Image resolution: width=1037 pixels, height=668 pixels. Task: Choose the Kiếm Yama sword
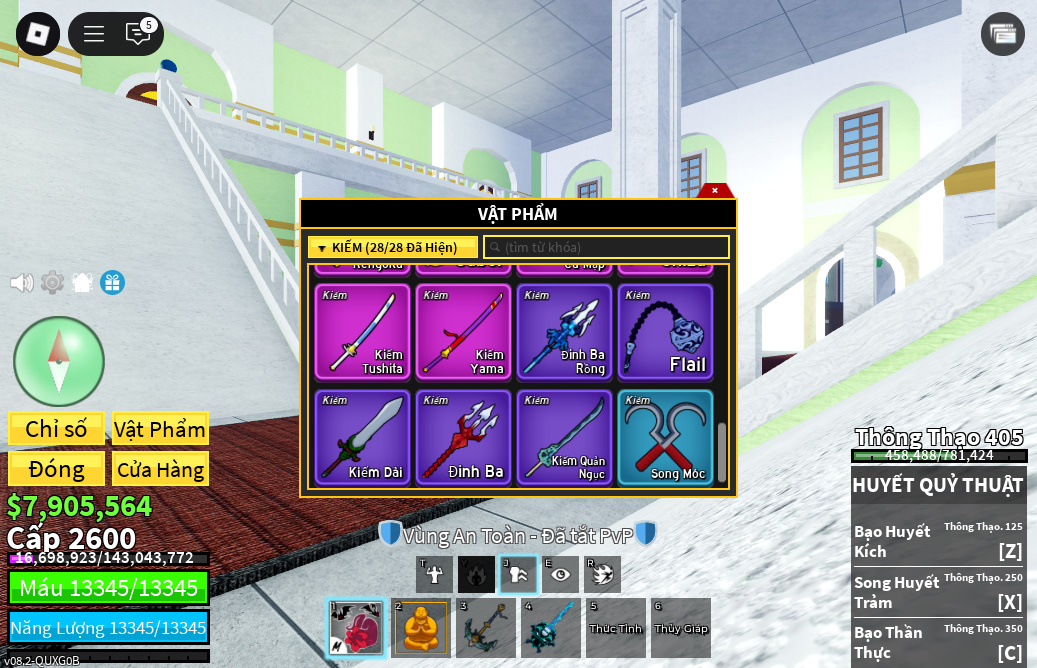tap(463, 332)
